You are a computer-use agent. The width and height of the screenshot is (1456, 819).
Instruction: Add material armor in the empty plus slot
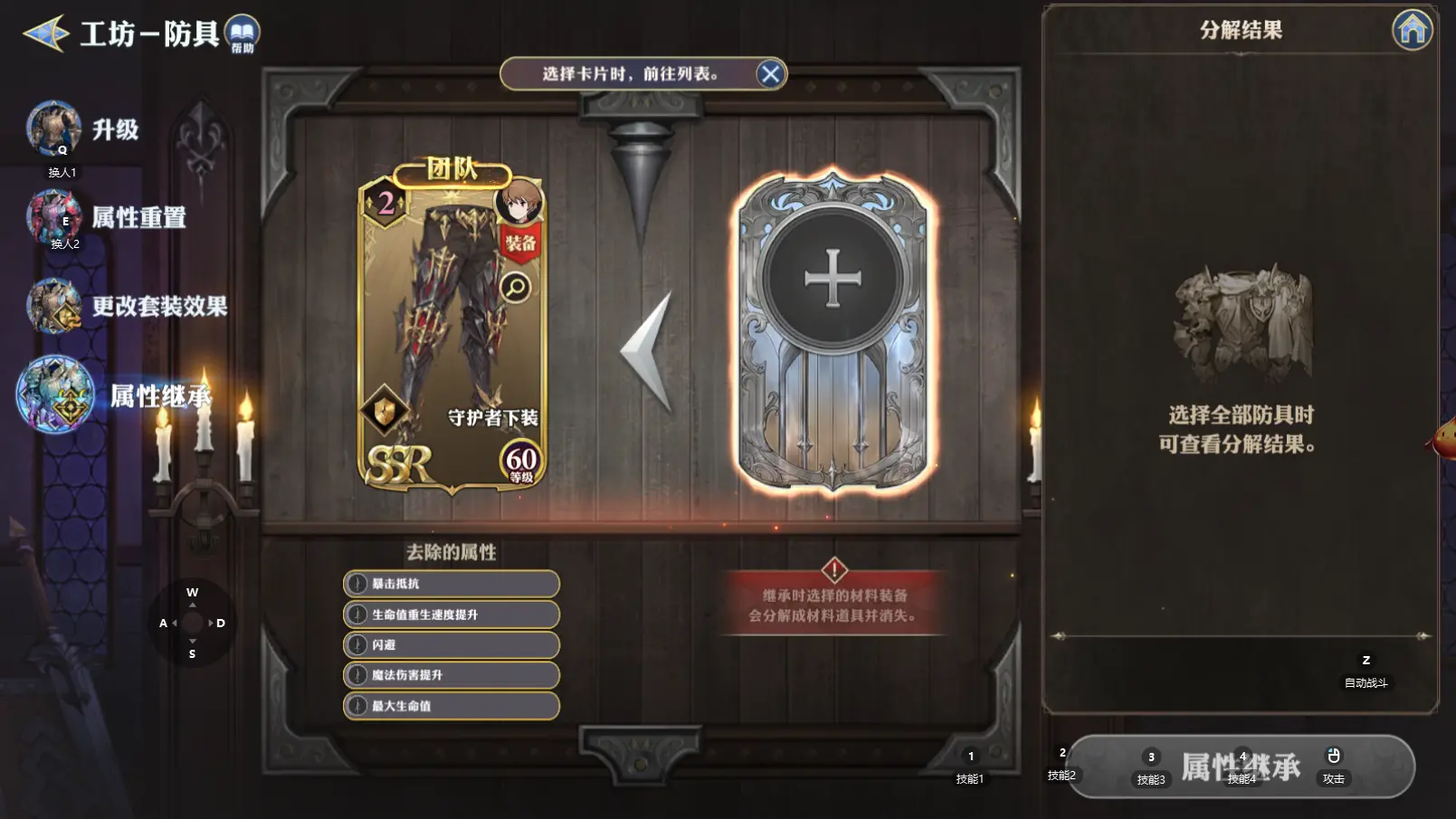(833, 279)
